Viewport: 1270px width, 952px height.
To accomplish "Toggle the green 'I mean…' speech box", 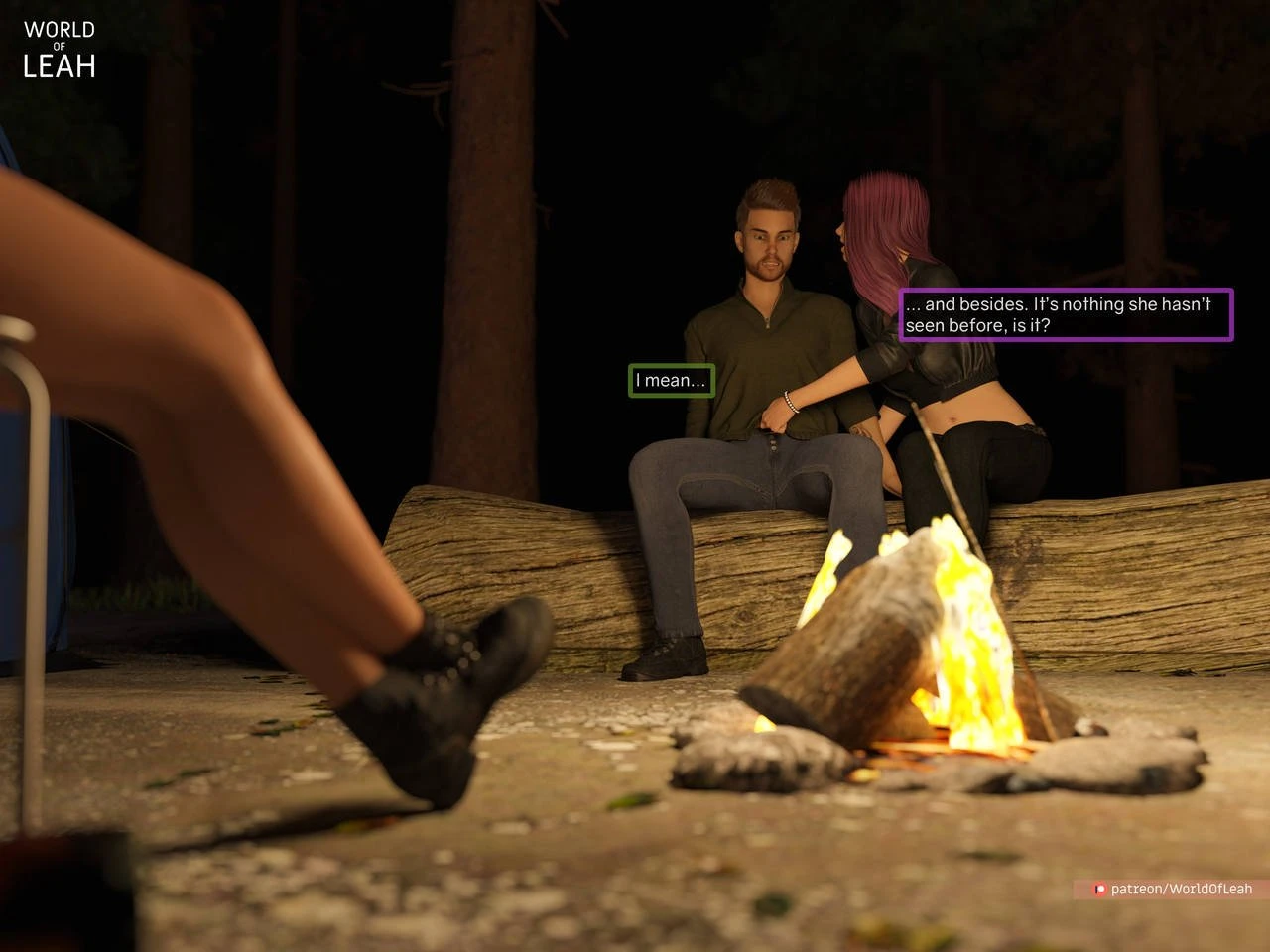I will pyautogui.click(x=671, y=380).
